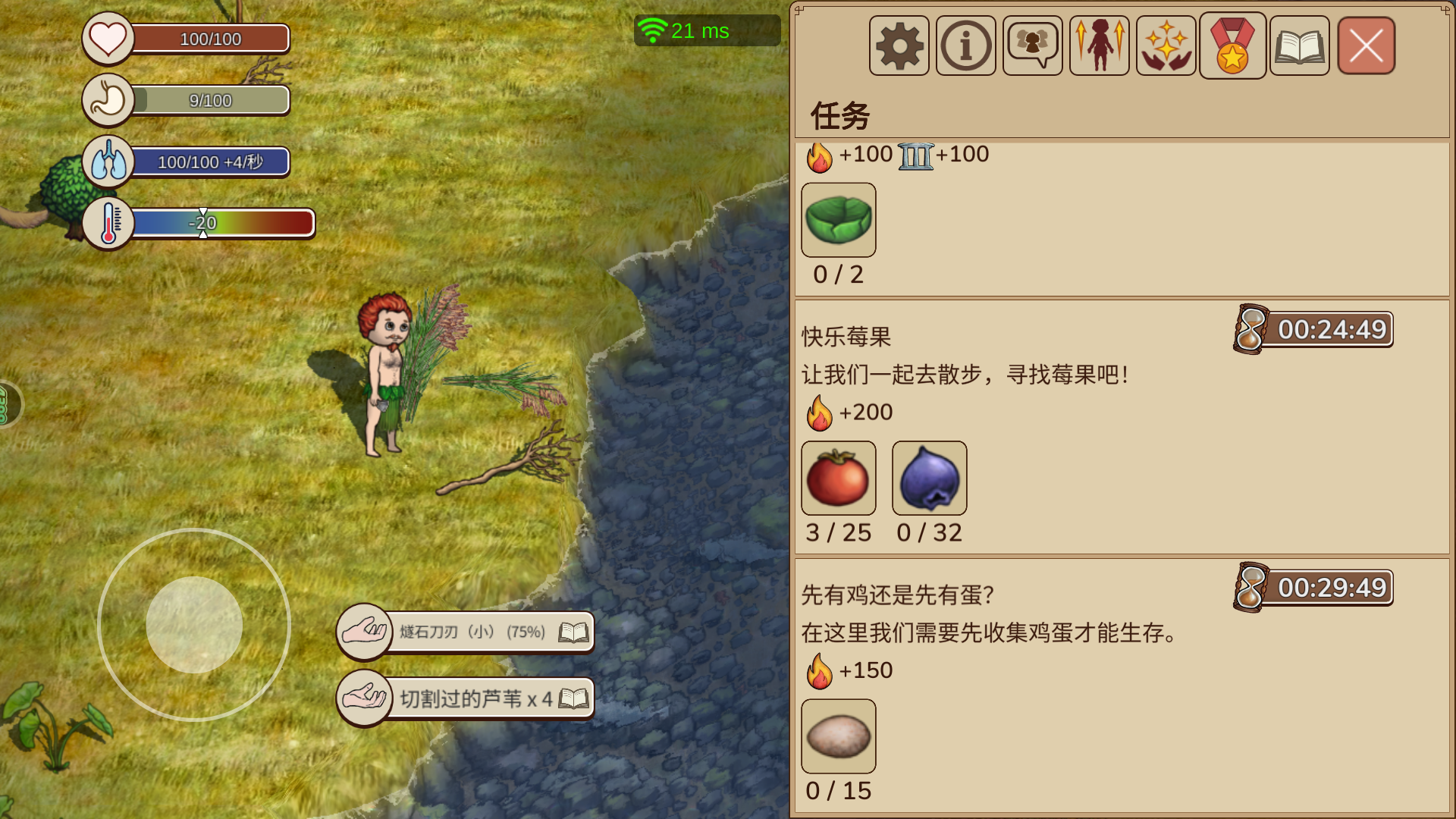Image resolution: width=1456 pixels, height=819 pixels.
Task: Select the cut reeds hand slot
Action: click(365, 697)
